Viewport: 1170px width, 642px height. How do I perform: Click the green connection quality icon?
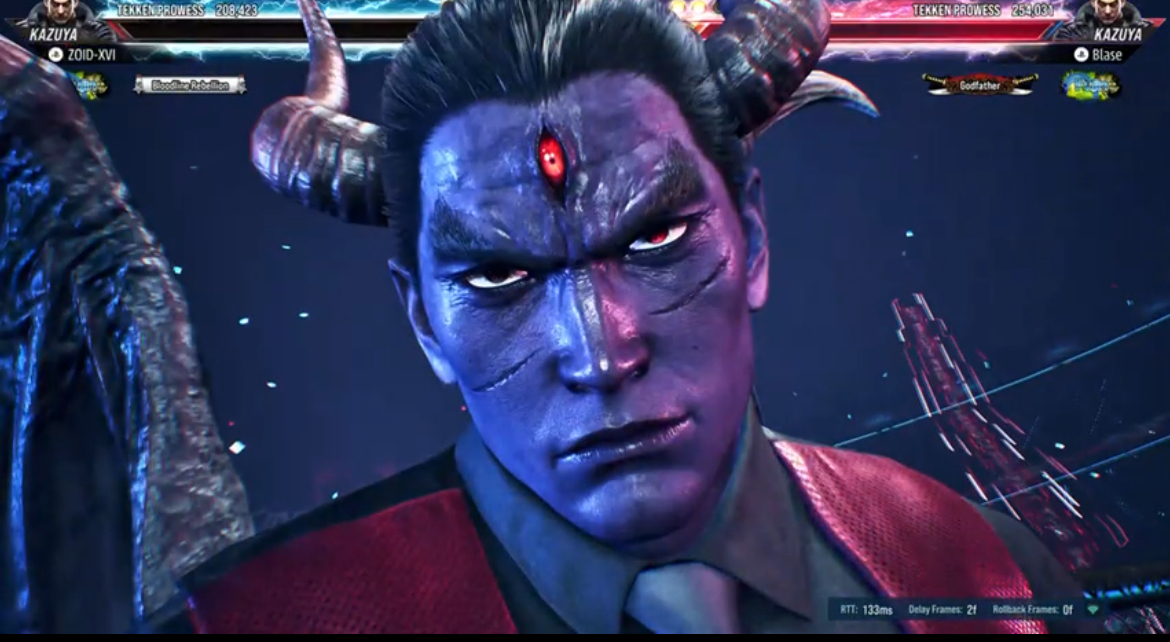[x=1093, y=609]
